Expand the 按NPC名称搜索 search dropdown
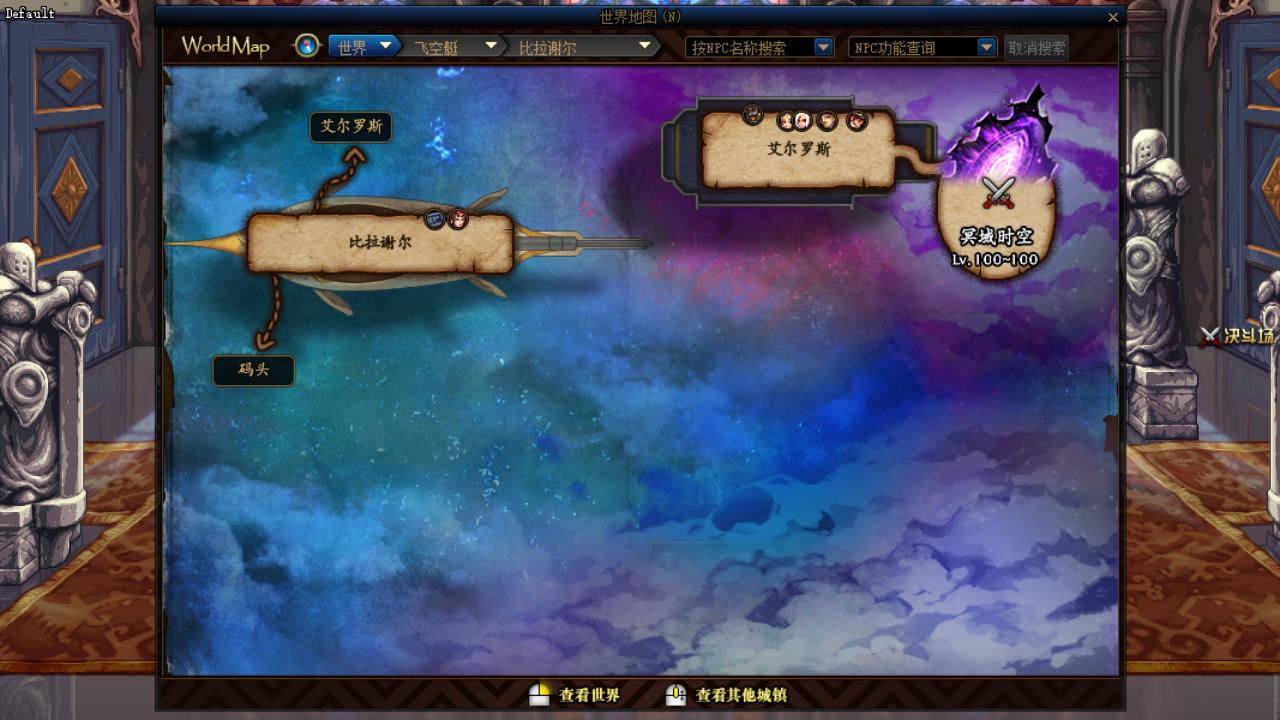This screenshot has height=720, width=1280. (x=823, y=47)
